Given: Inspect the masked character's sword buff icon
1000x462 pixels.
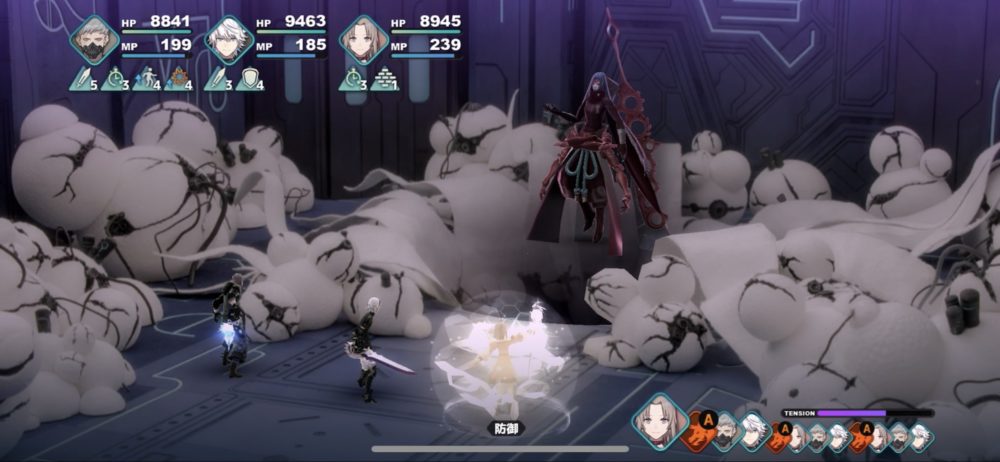Looking at the screenshot, I should click(84, 78).
